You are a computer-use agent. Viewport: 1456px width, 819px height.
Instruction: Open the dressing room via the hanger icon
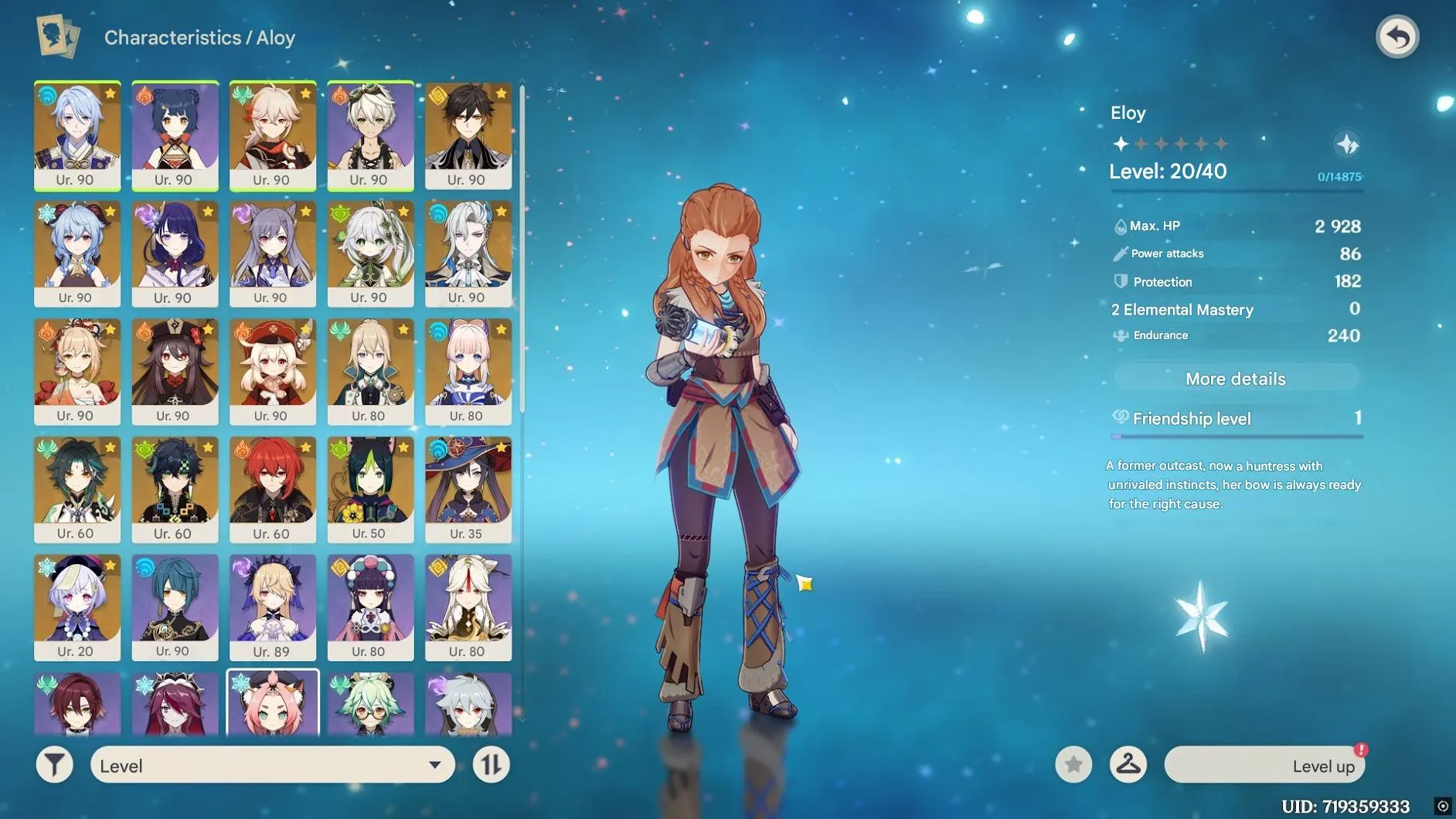(x=1128, y=765)
